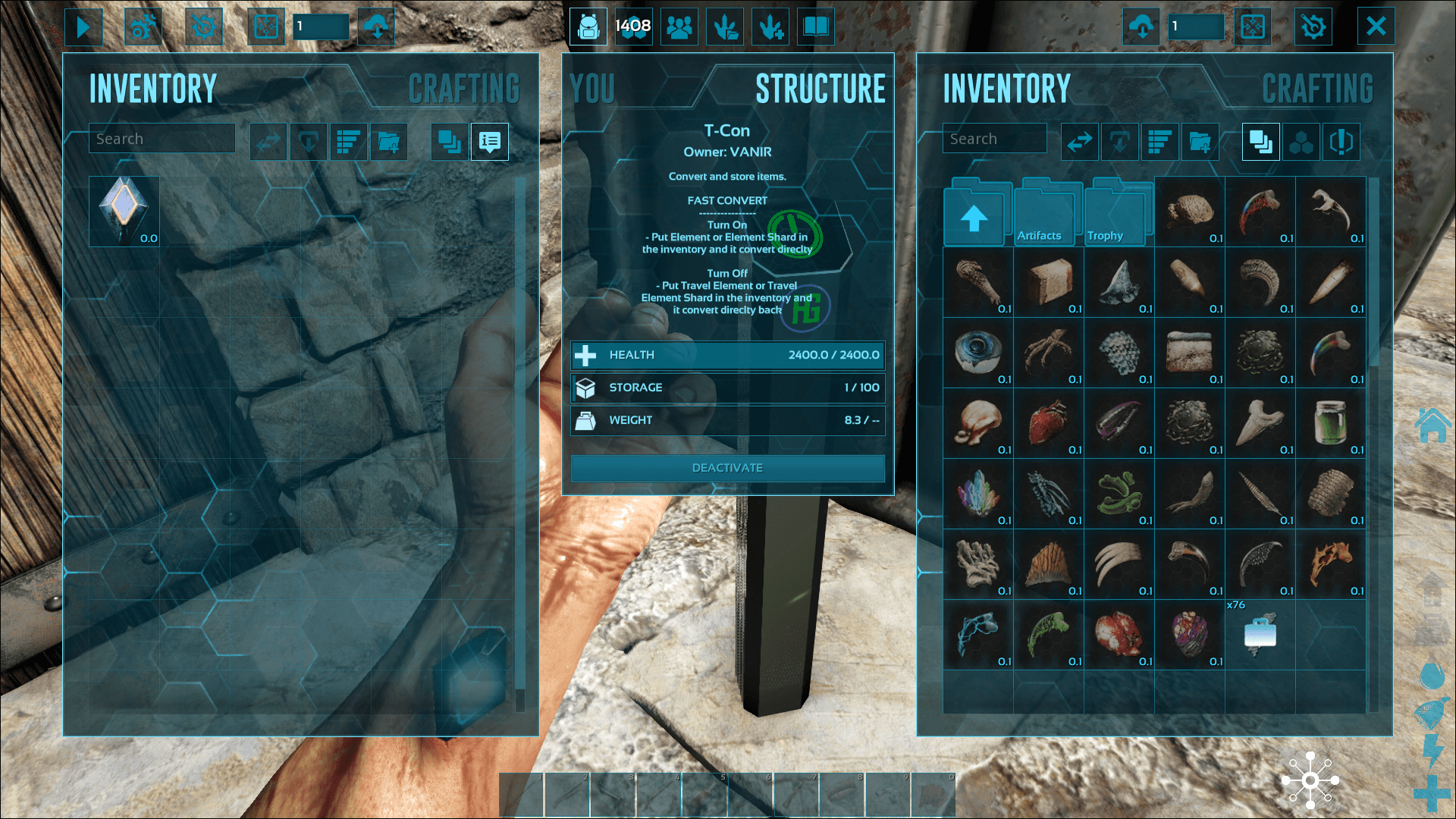The height and width of the screenshot is (819, 1456).
Task: Click the play arrow button in top-left
Action: click(83, 27)
